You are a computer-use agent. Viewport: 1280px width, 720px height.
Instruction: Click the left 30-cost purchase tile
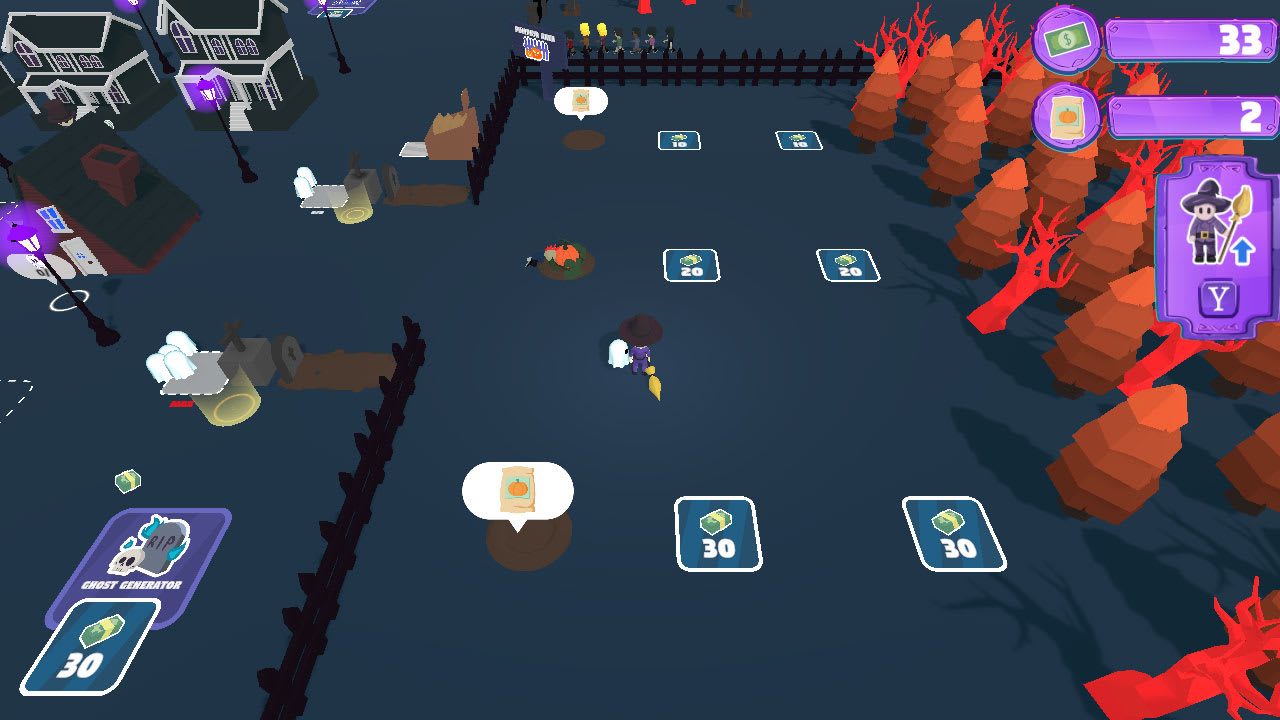(719, 534)
